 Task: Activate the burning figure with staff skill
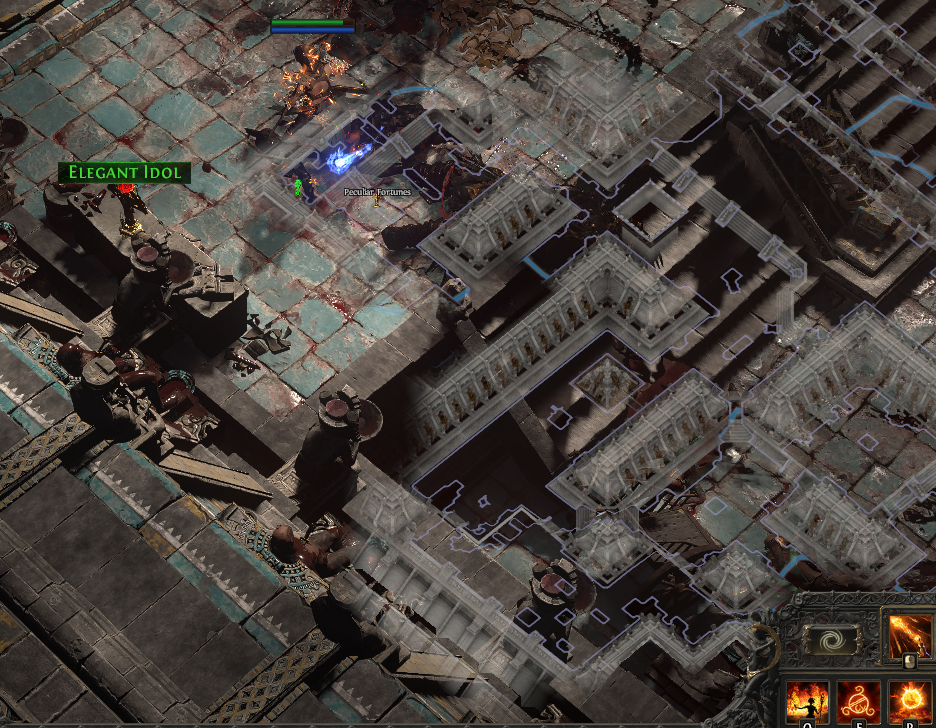807,701
